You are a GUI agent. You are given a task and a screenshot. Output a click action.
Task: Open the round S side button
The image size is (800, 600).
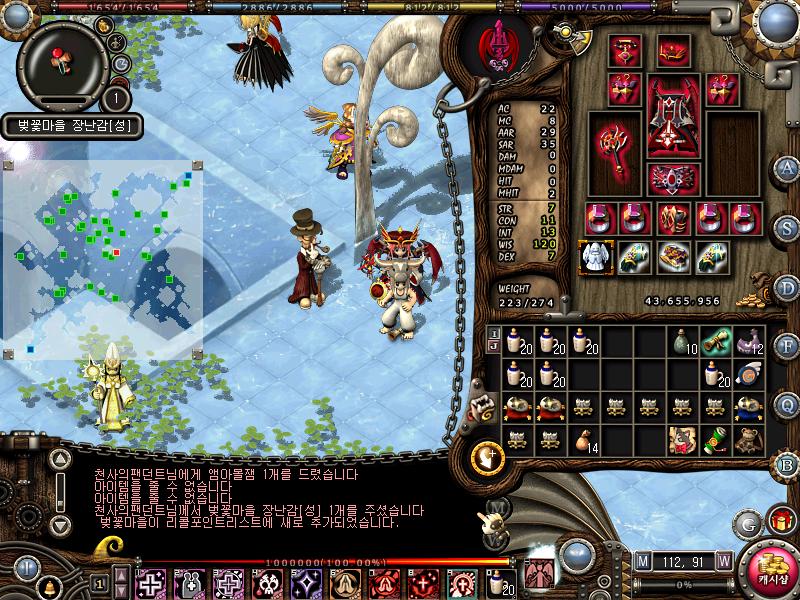[x=787, y=226]
